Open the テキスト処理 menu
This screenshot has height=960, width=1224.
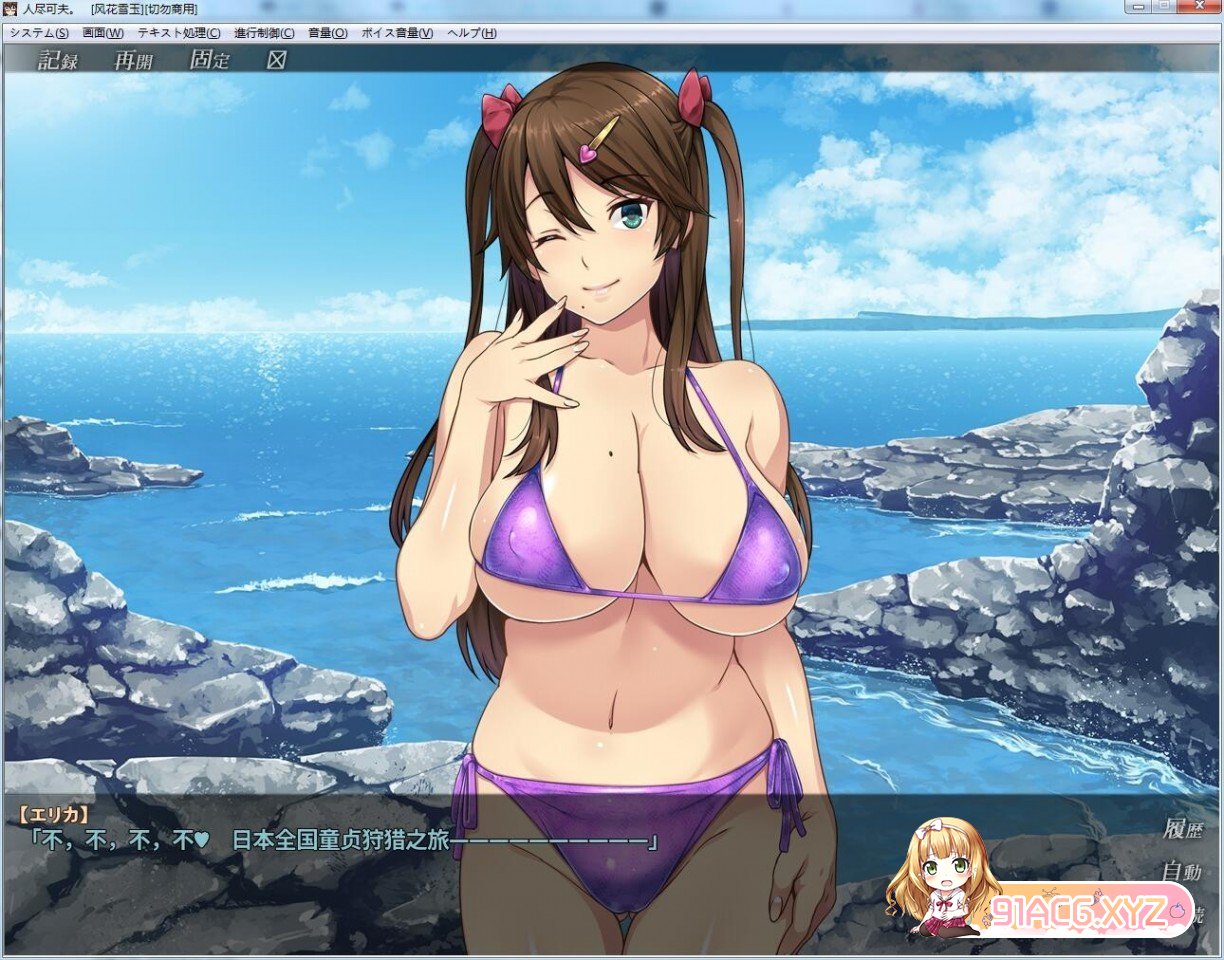coord(179,33)
